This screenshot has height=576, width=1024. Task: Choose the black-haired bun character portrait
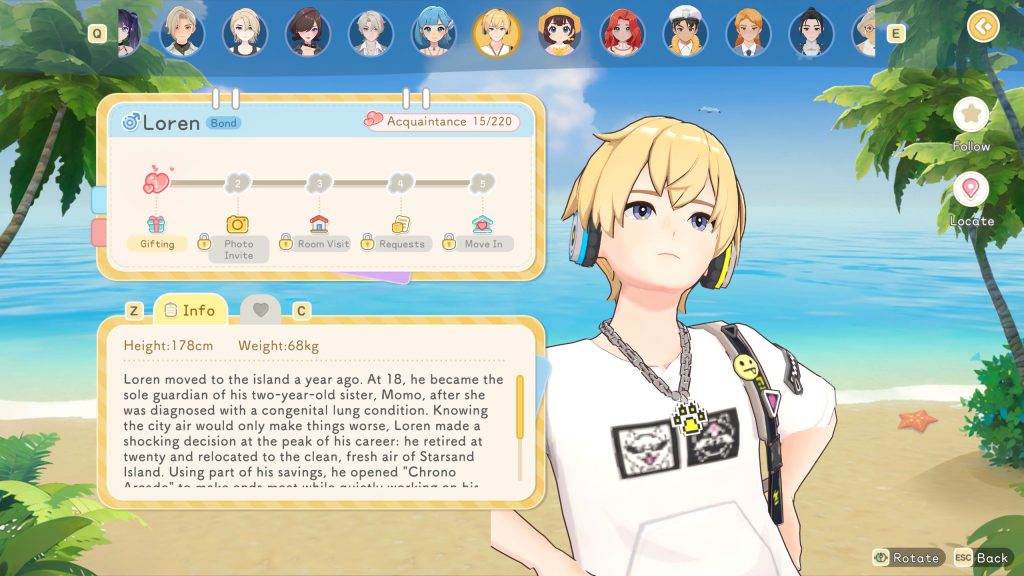(811, 32)
